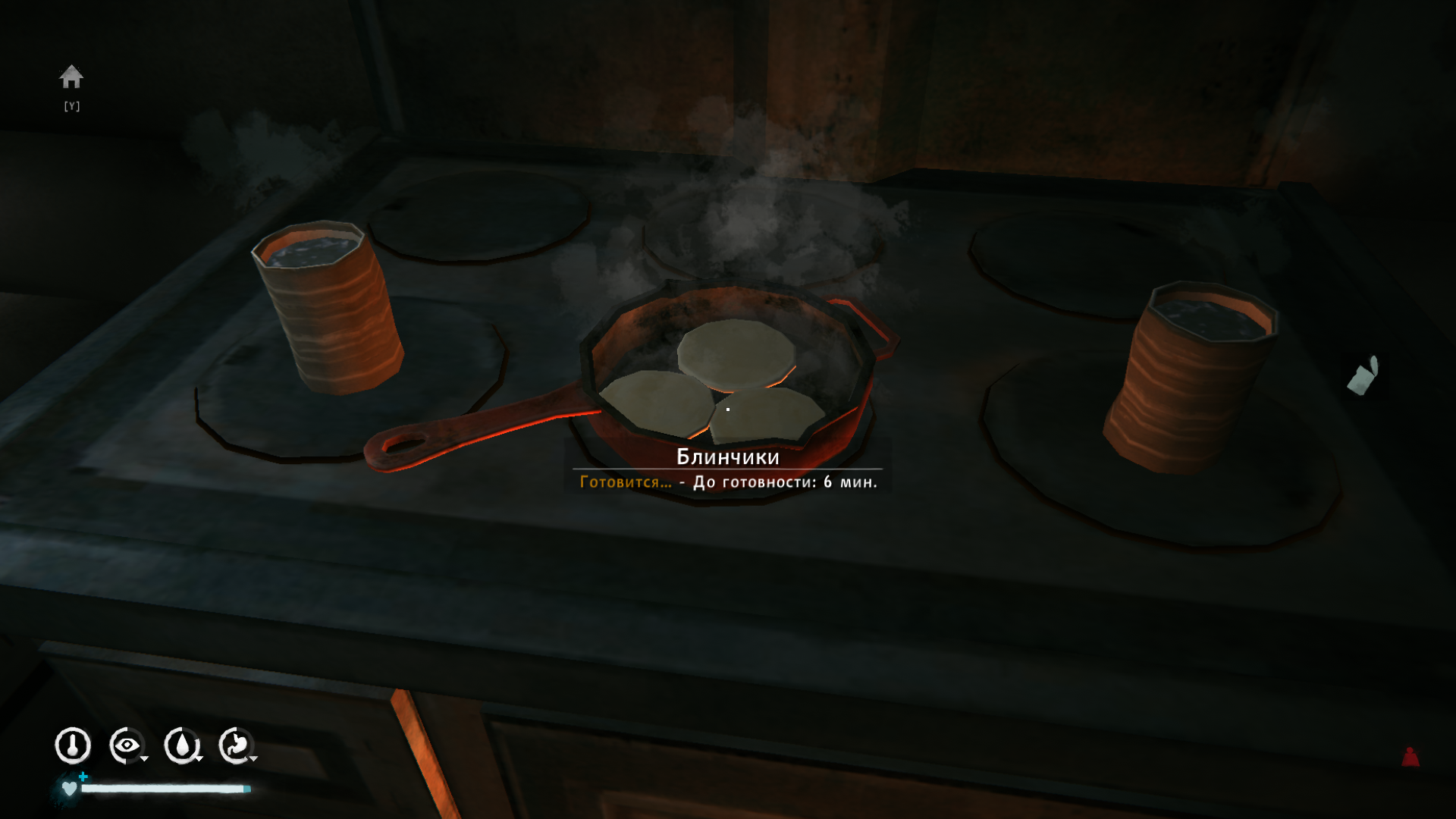Select the water drop thirst icon
Viewport: 1456px width, 819px height.
click(x=182, y=745)
